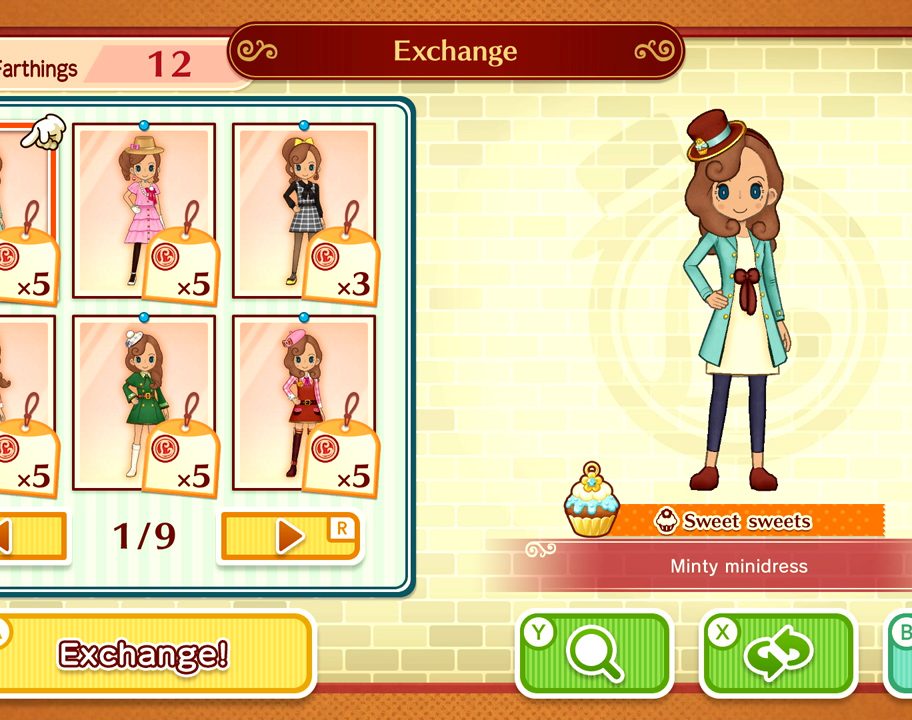912x720 pixels.
Task: Choose the black plaid skirt outfit card
Action: (303, 210)
